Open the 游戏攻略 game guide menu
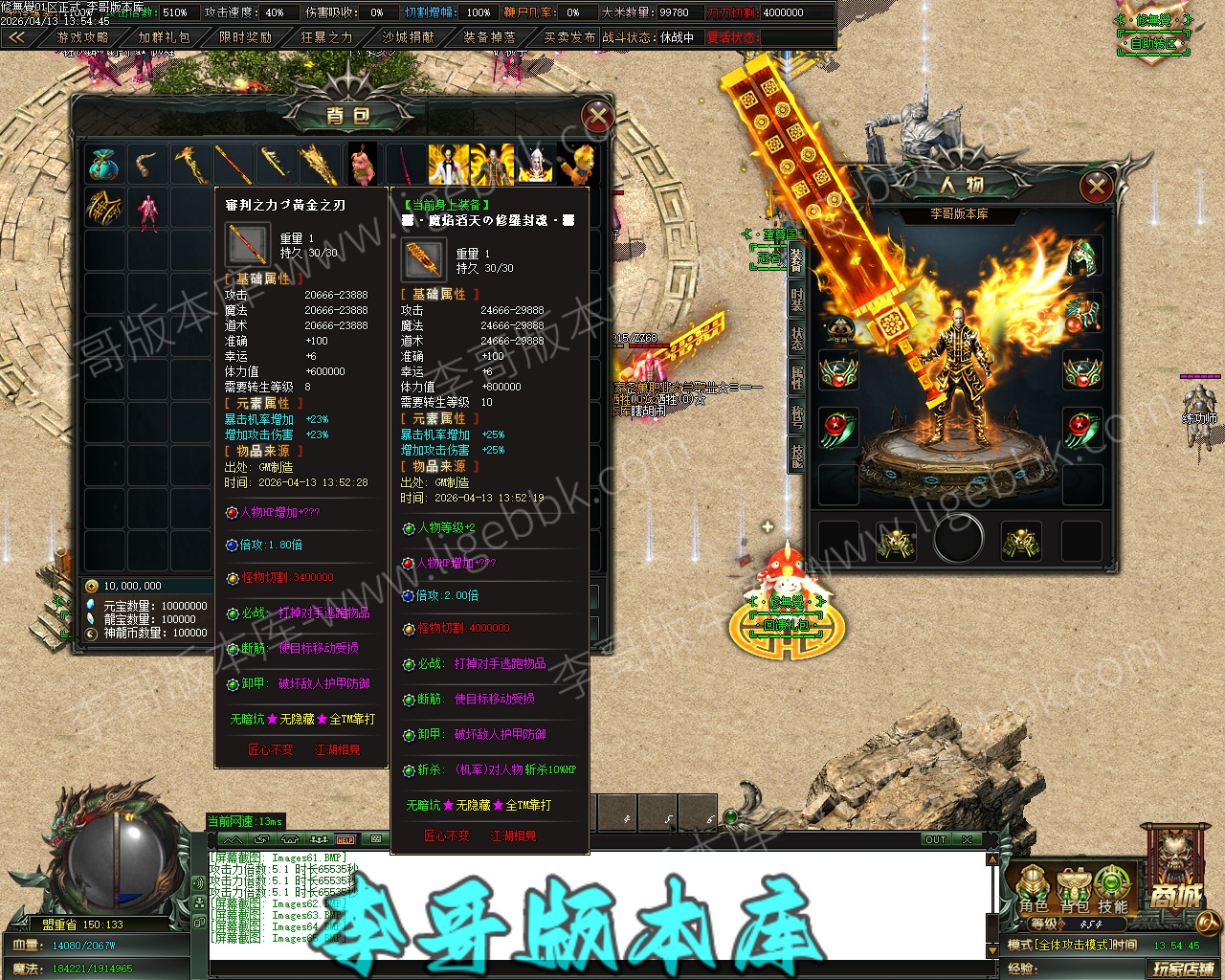Screen dimensions: 1225x980 (x=83, y=37)
